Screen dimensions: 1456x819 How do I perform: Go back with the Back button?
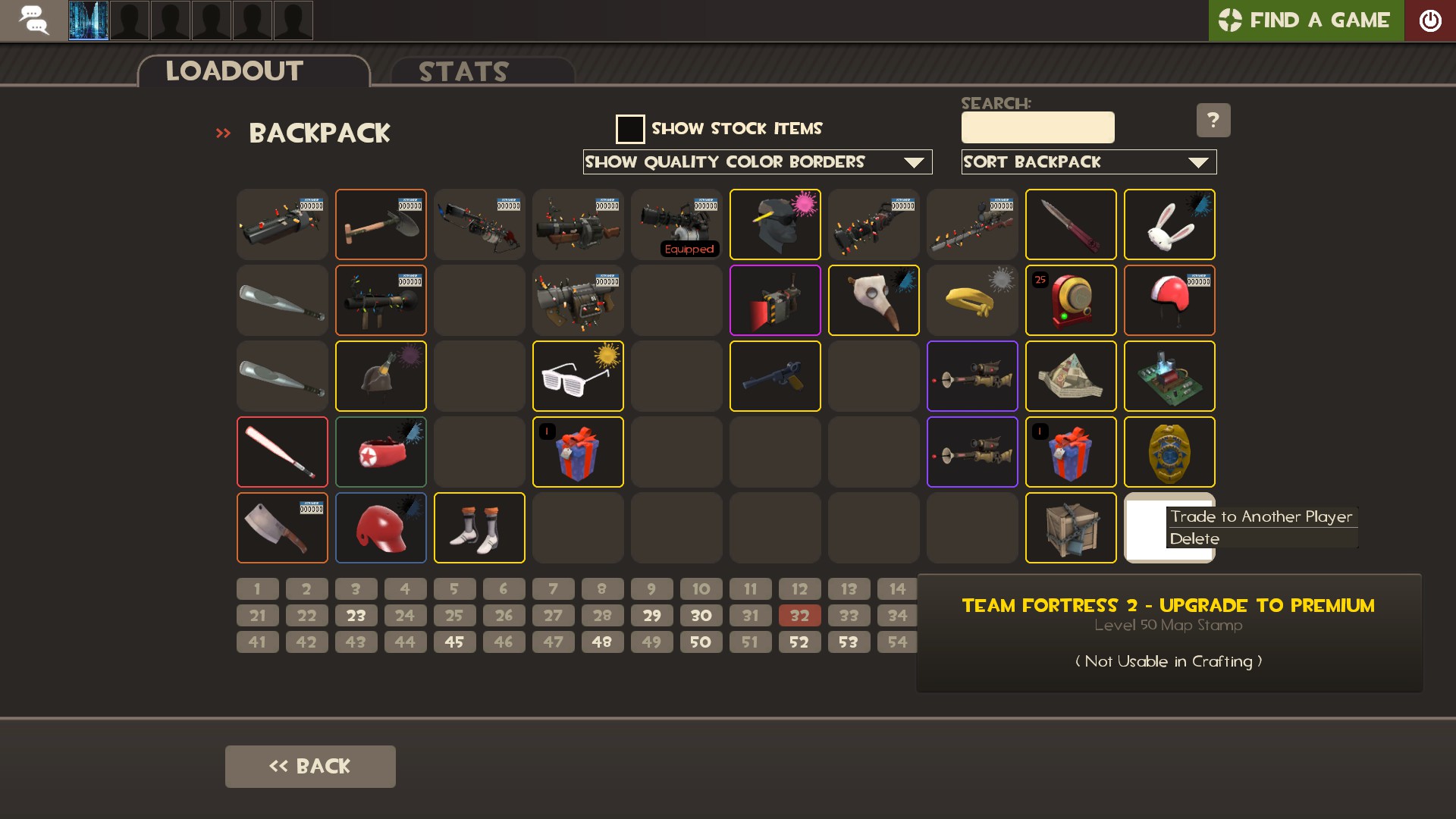pos(310,767)
